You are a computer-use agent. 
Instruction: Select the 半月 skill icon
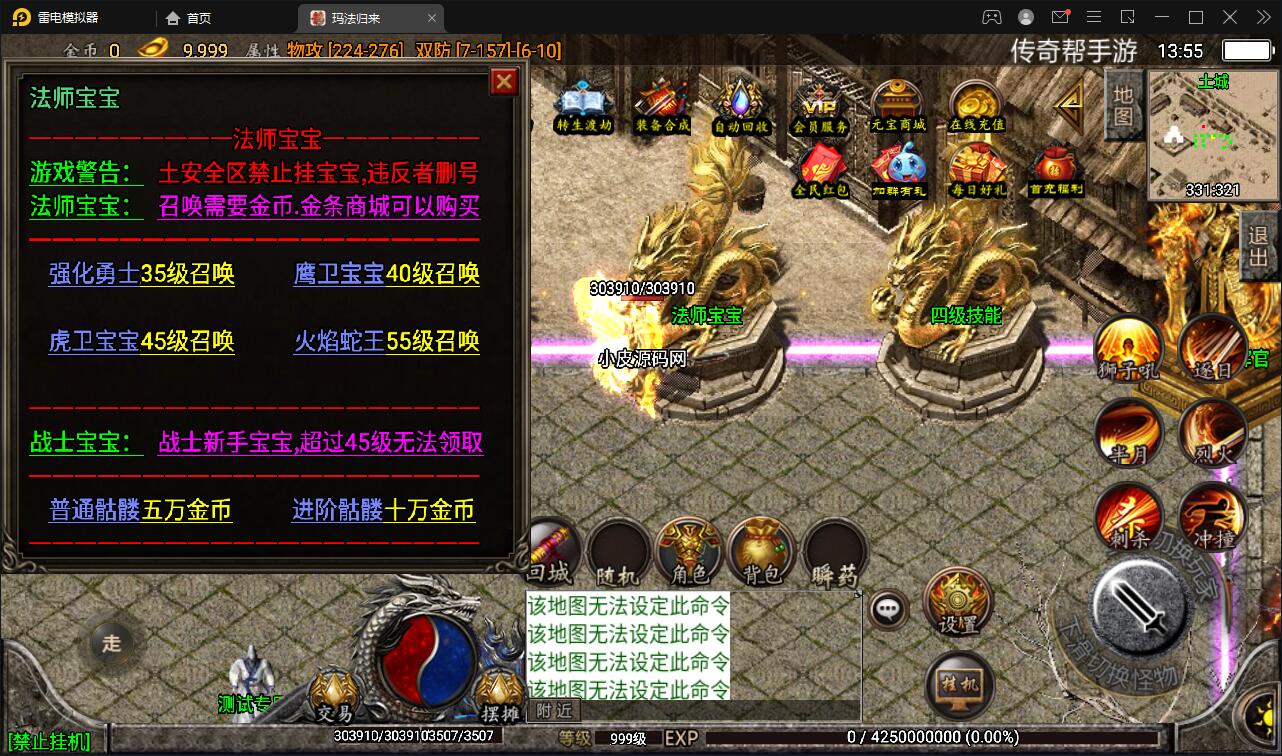1128,434
